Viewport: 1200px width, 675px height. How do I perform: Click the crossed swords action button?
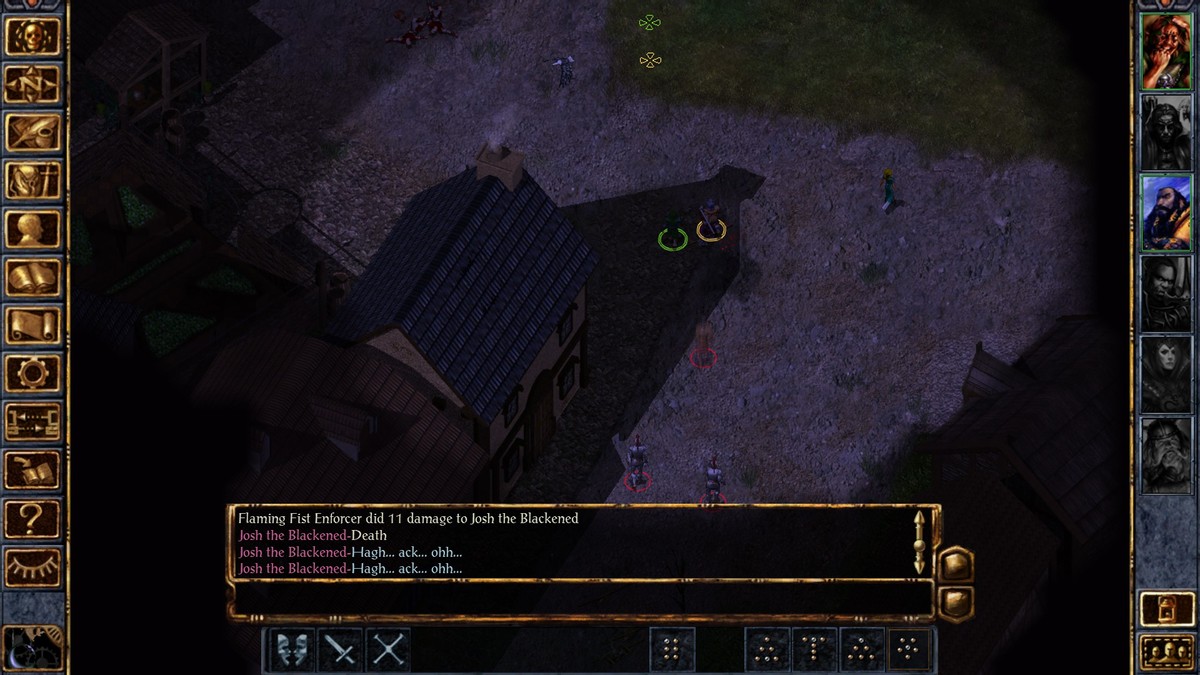pyautogui.click(x=389, y=650)
